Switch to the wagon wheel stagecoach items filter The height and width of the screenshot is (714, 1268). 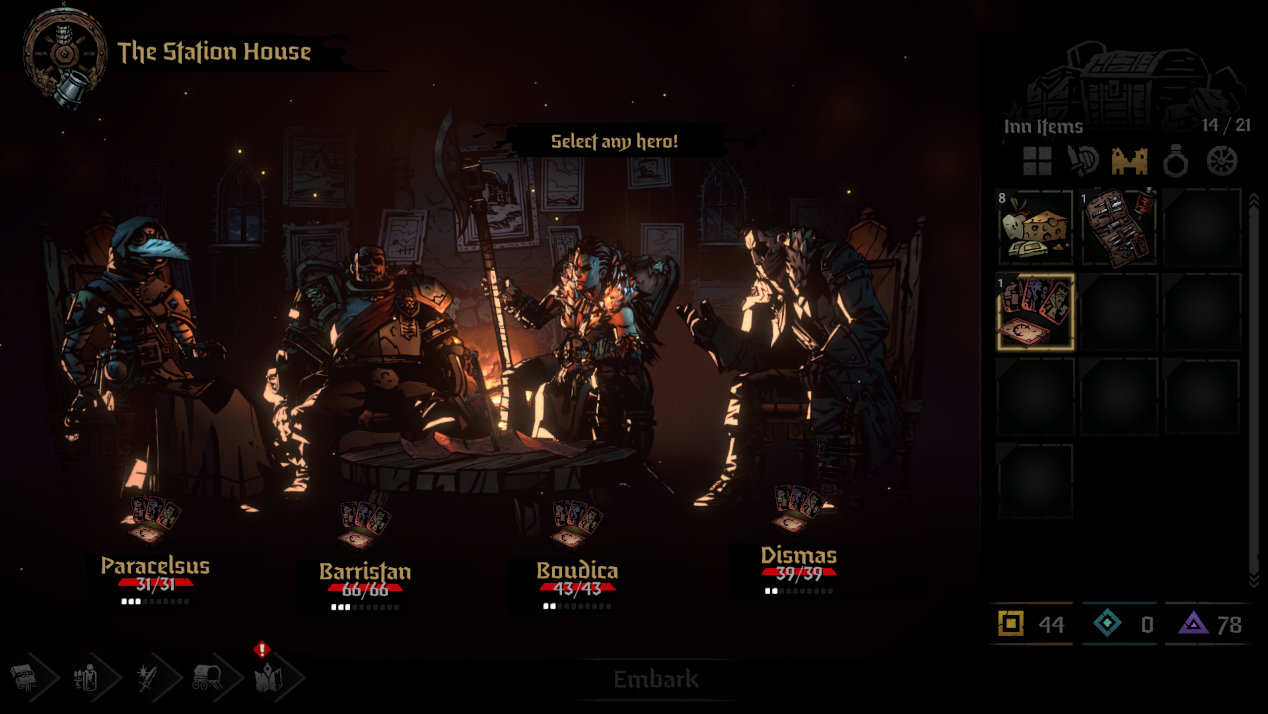1222,161
